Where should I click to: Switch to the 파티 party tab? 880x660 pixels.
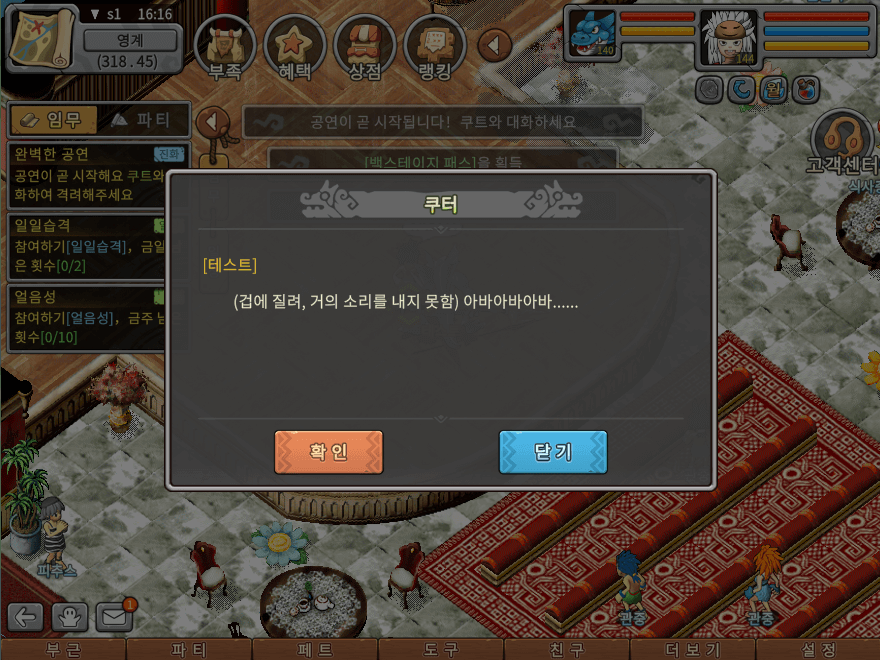tap(142, 120)
